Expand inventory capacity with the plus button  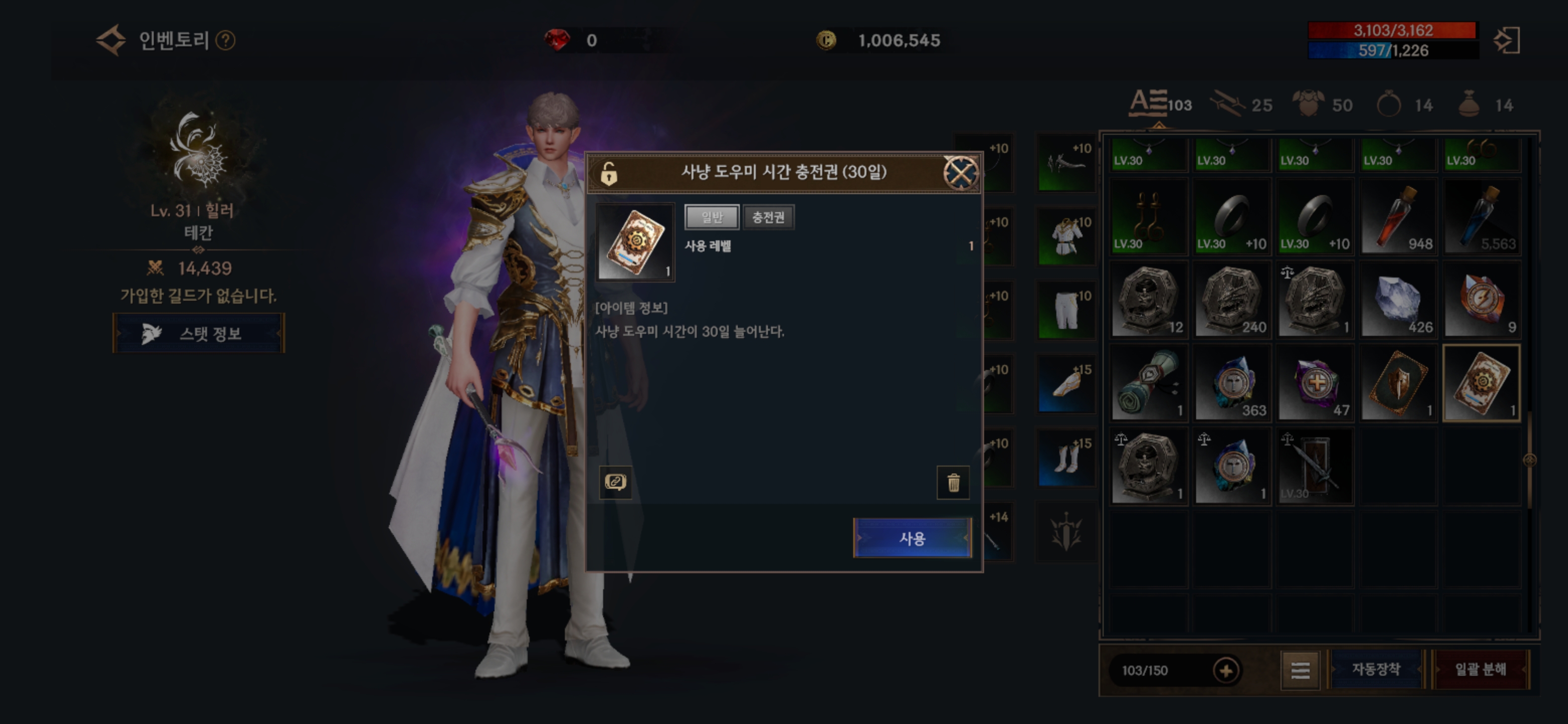click(x=1225, y=670)
